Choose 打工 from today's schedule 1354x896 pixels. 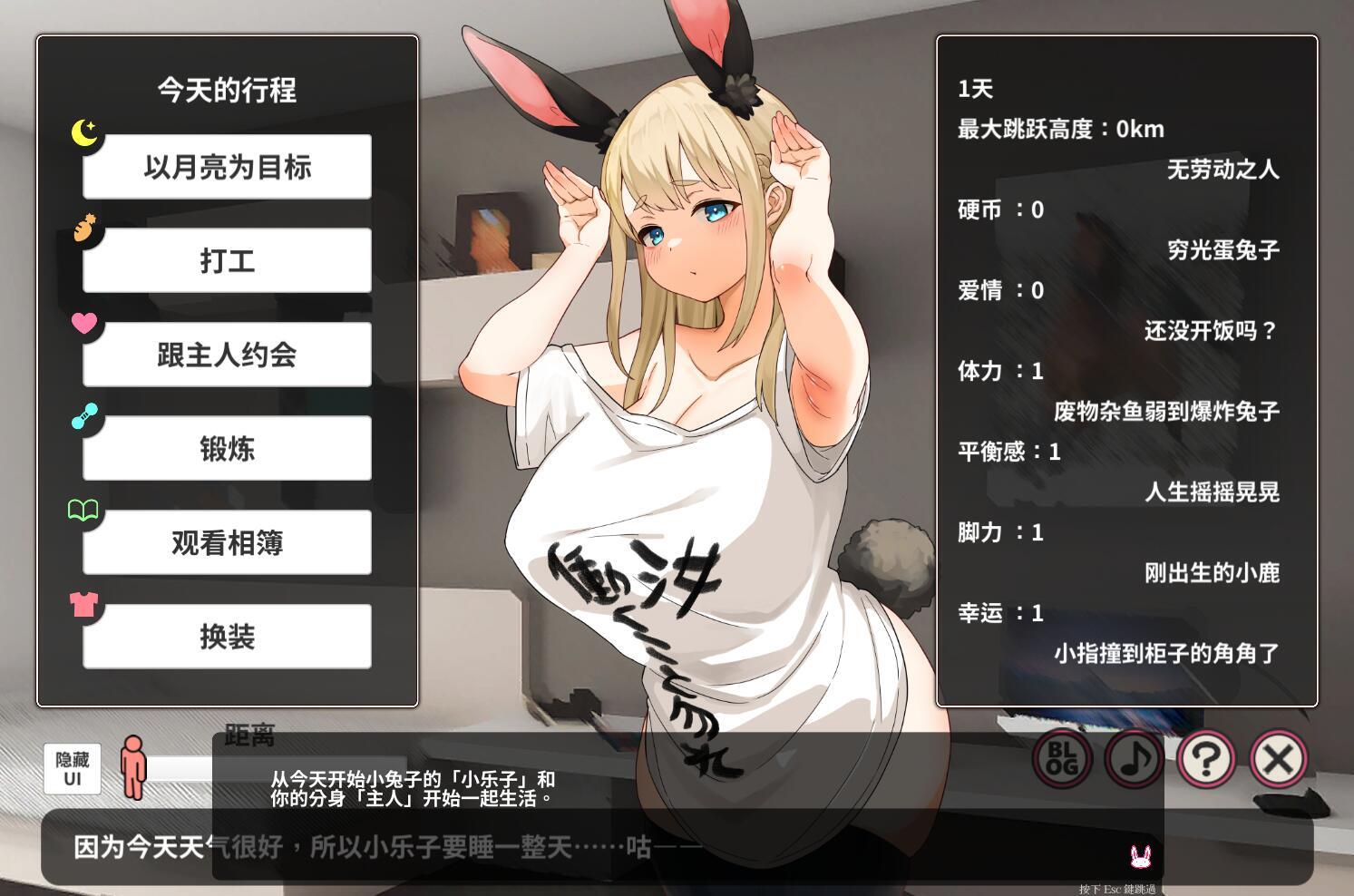(x=227, y=260)
